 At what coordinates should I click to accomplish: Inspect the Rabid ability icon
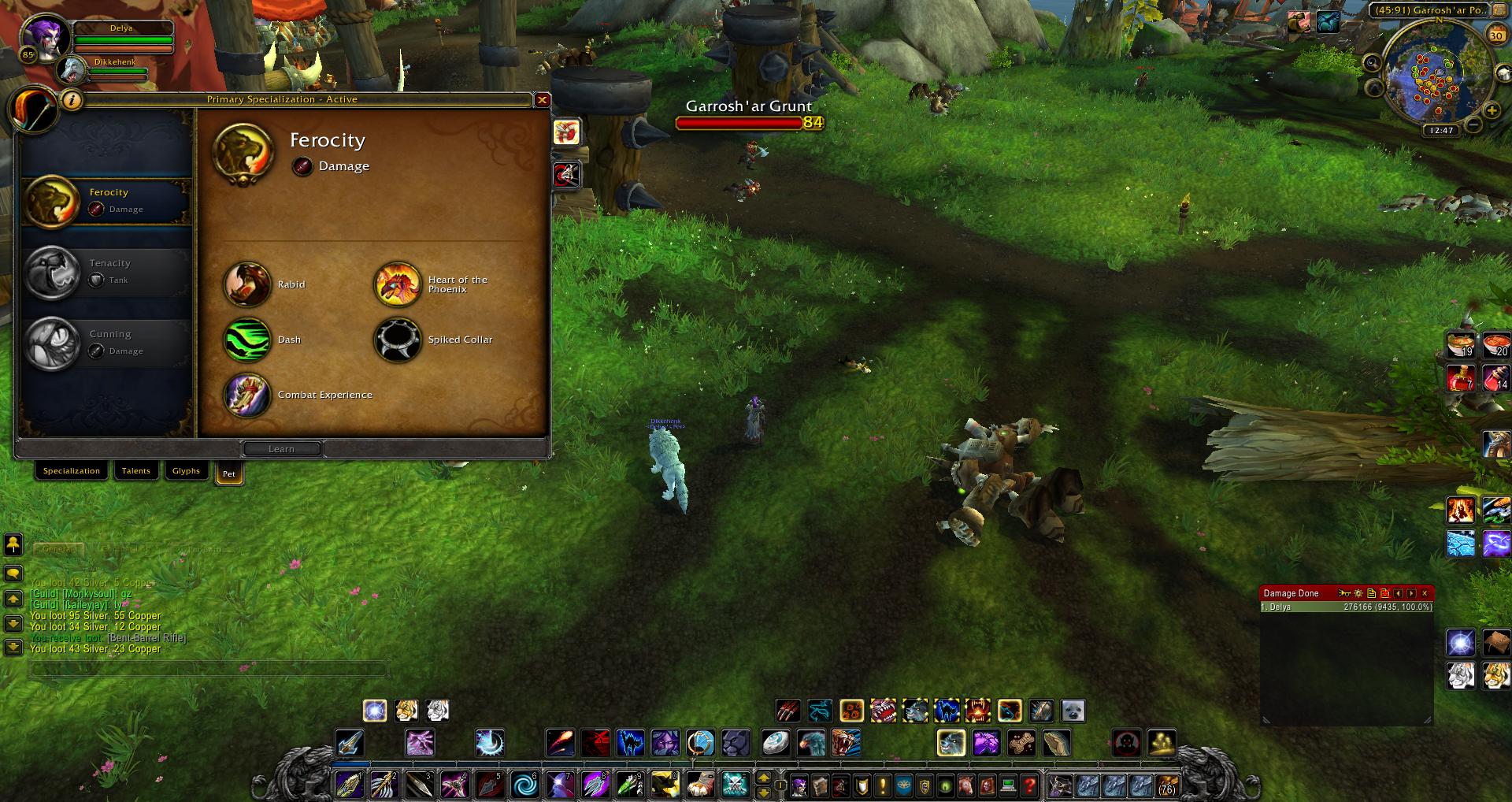(246, 284)
